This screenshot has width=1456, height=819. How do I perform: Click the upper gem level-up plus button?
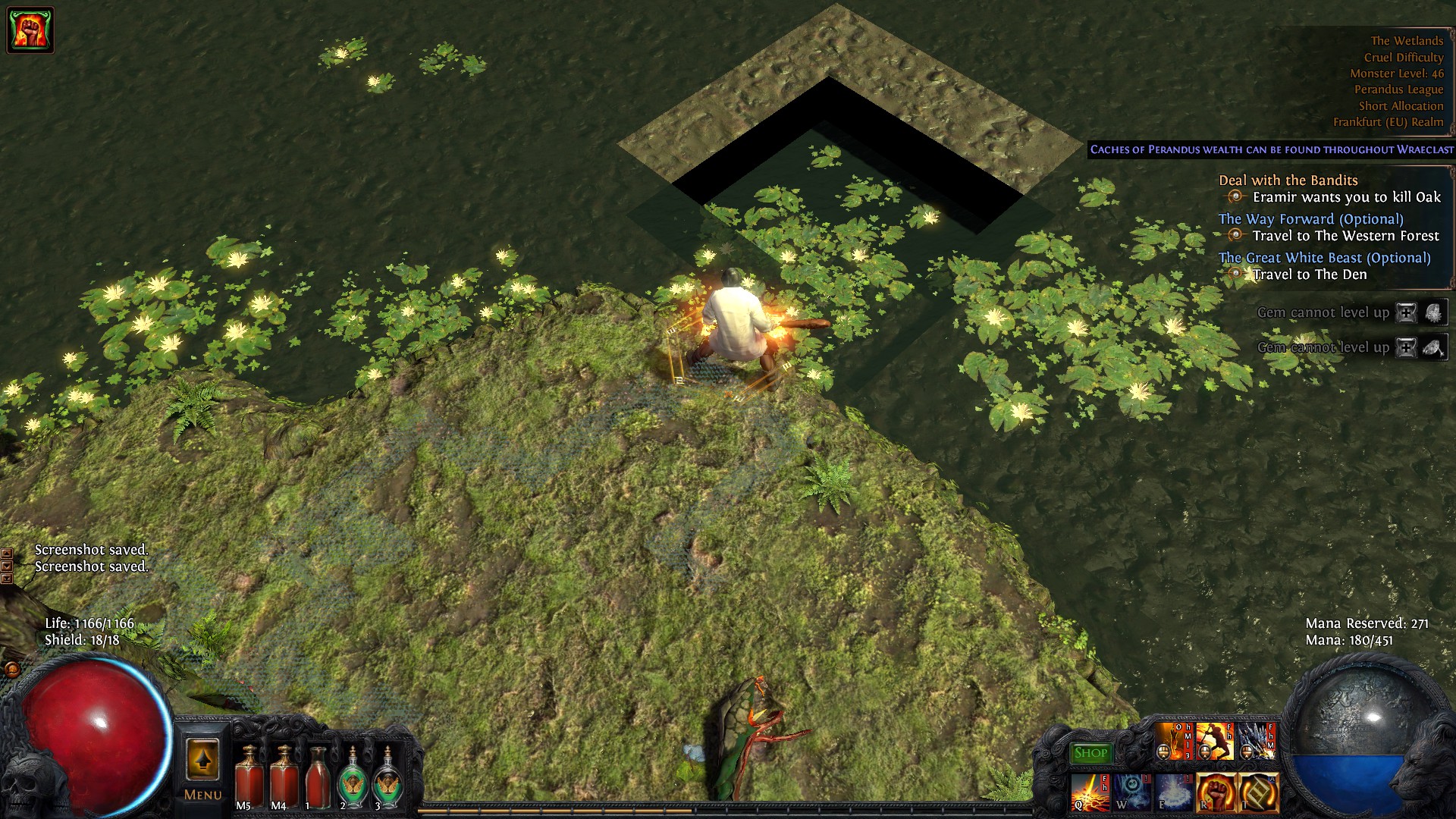pos(1406,312)
